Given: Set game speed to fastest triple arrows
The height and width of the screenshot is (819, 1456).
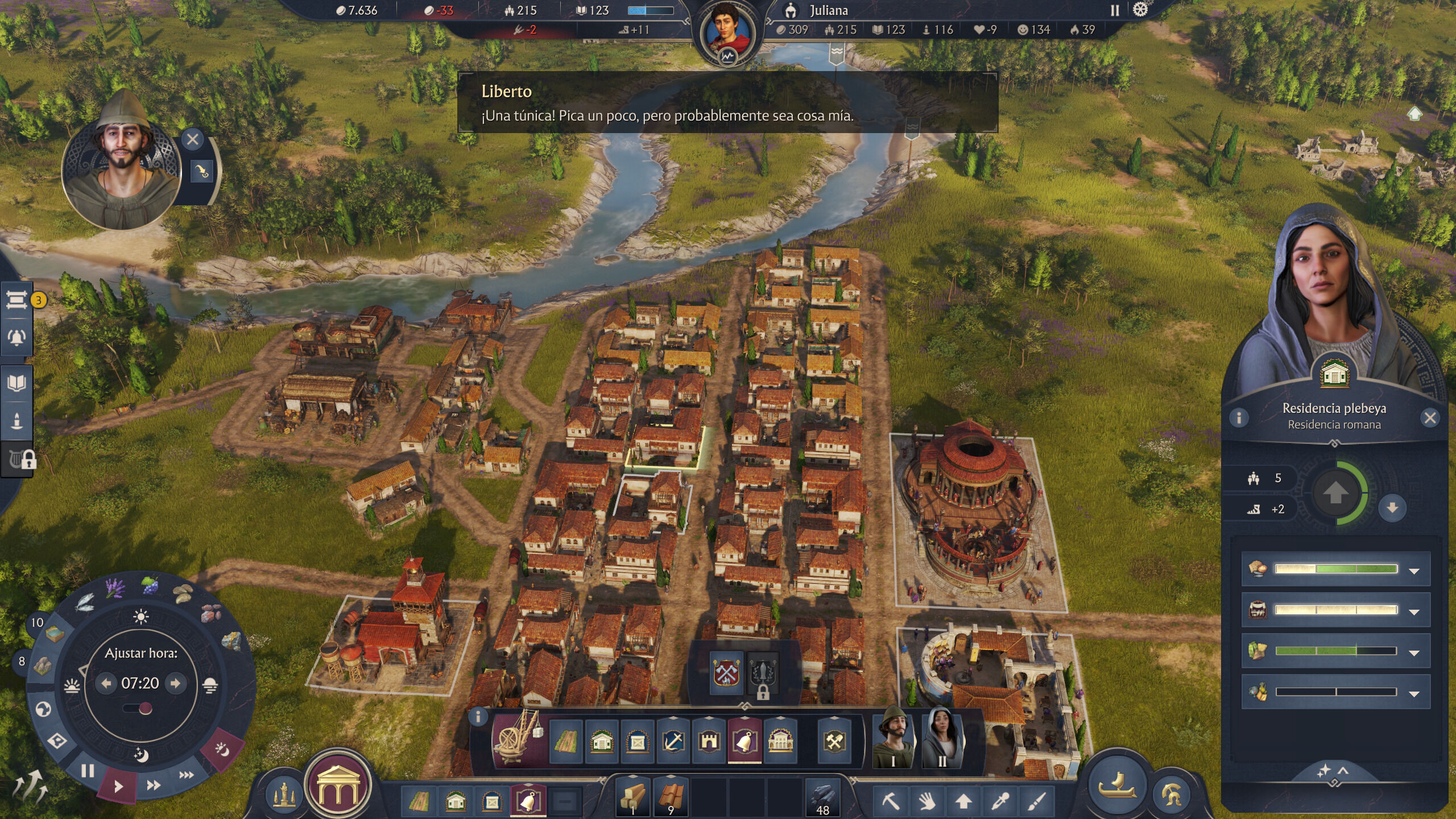Looking at the screenshot, I should (x=187, y=775).
